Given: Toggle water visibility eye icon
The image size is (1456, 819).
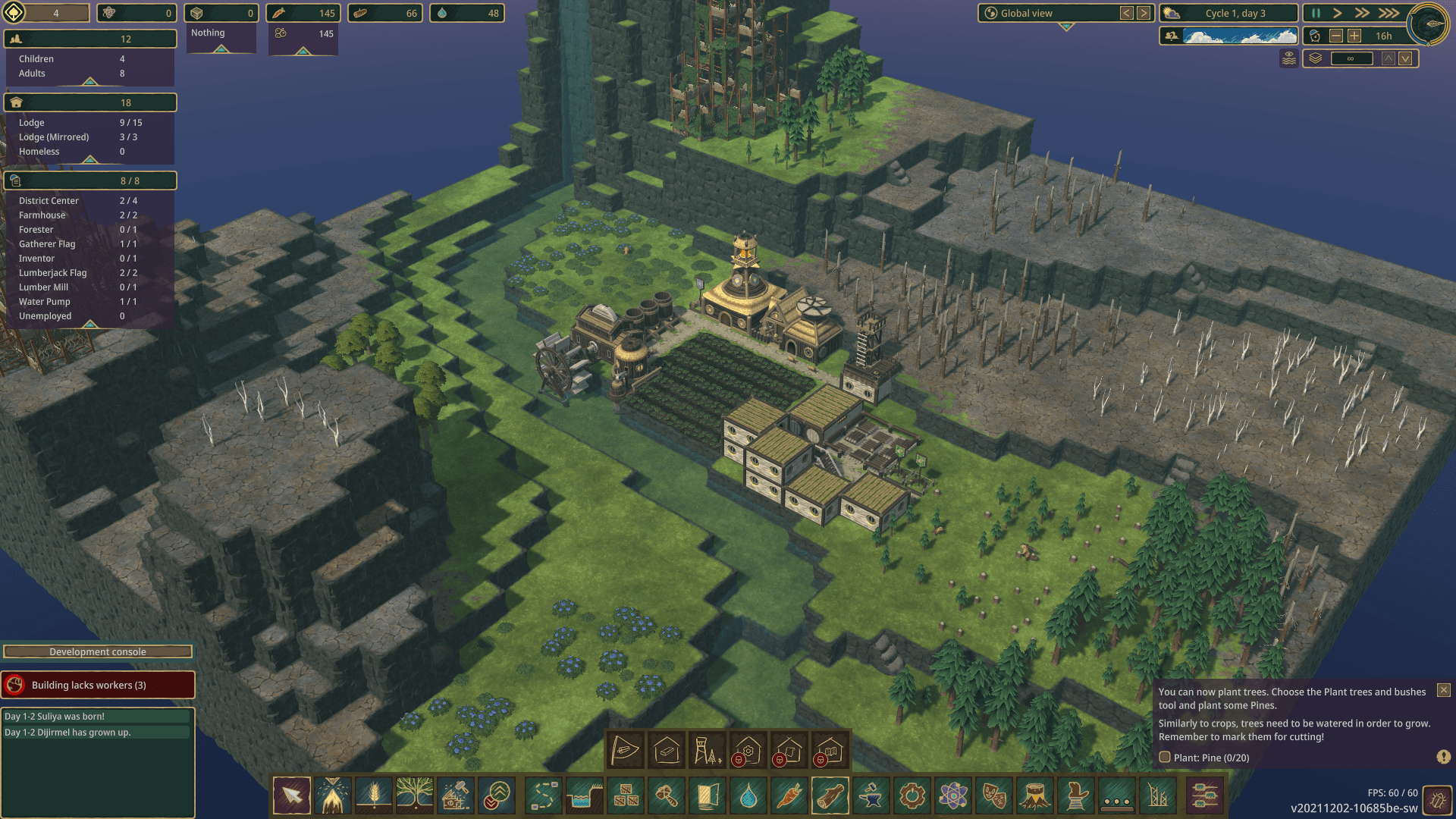Looking at the screenshot, I should (1288, 58).
